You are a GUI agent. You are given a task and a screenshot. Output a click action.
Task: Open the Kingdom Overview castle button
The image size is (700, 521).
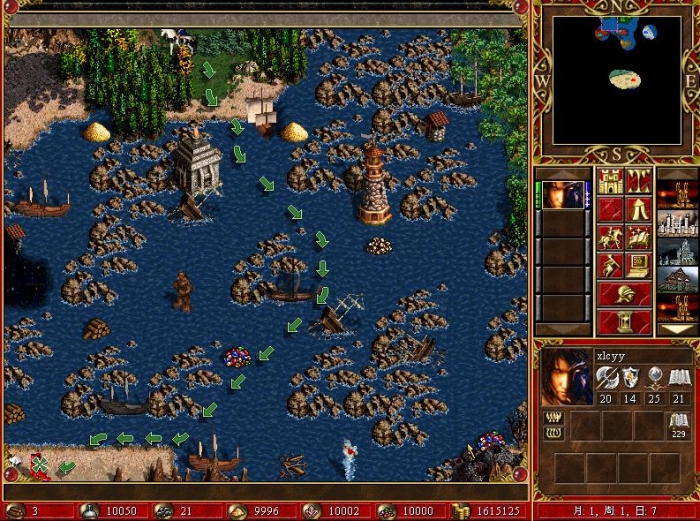[610, 182]
